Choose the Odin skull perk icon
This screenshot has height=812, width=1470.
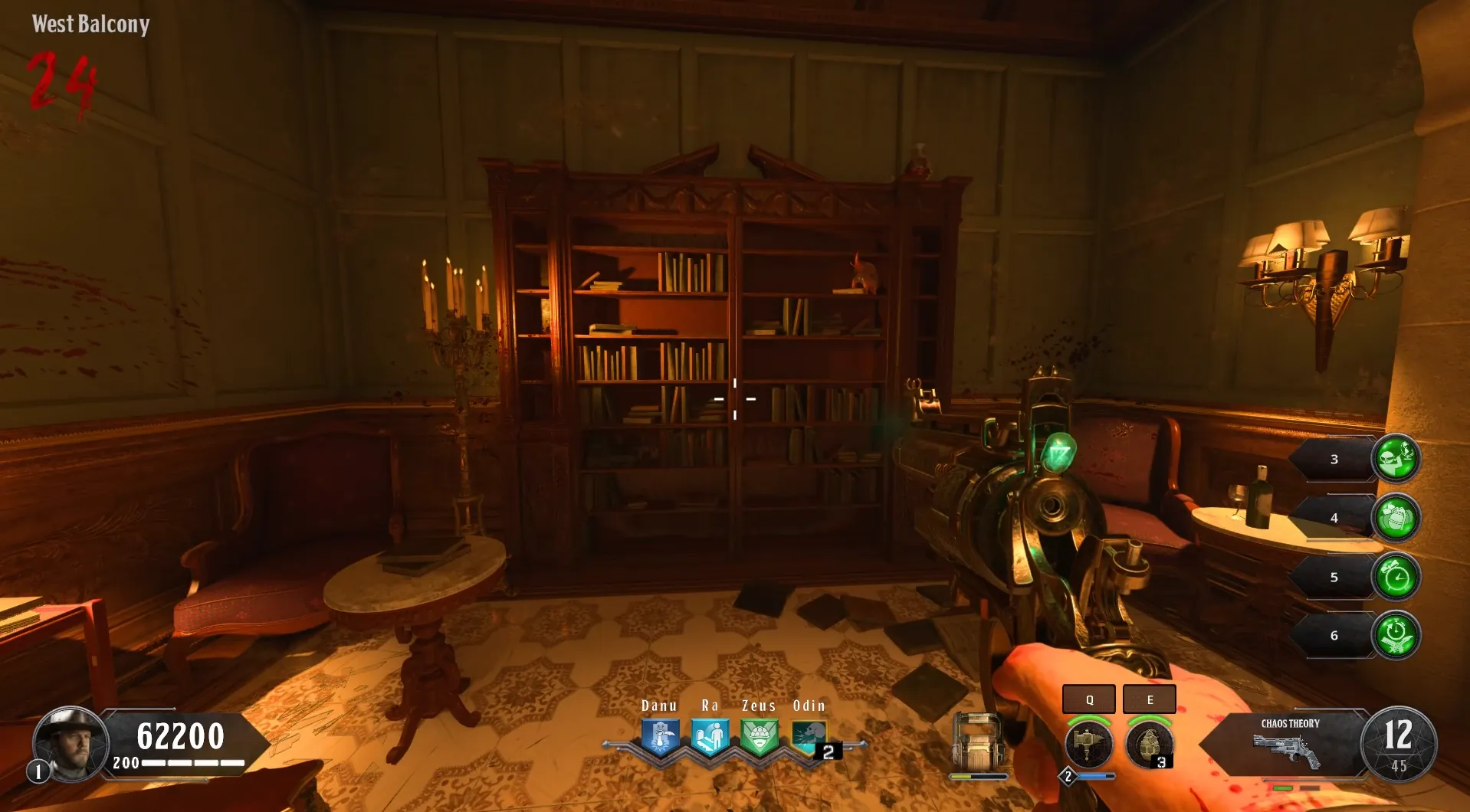point(809,738)
